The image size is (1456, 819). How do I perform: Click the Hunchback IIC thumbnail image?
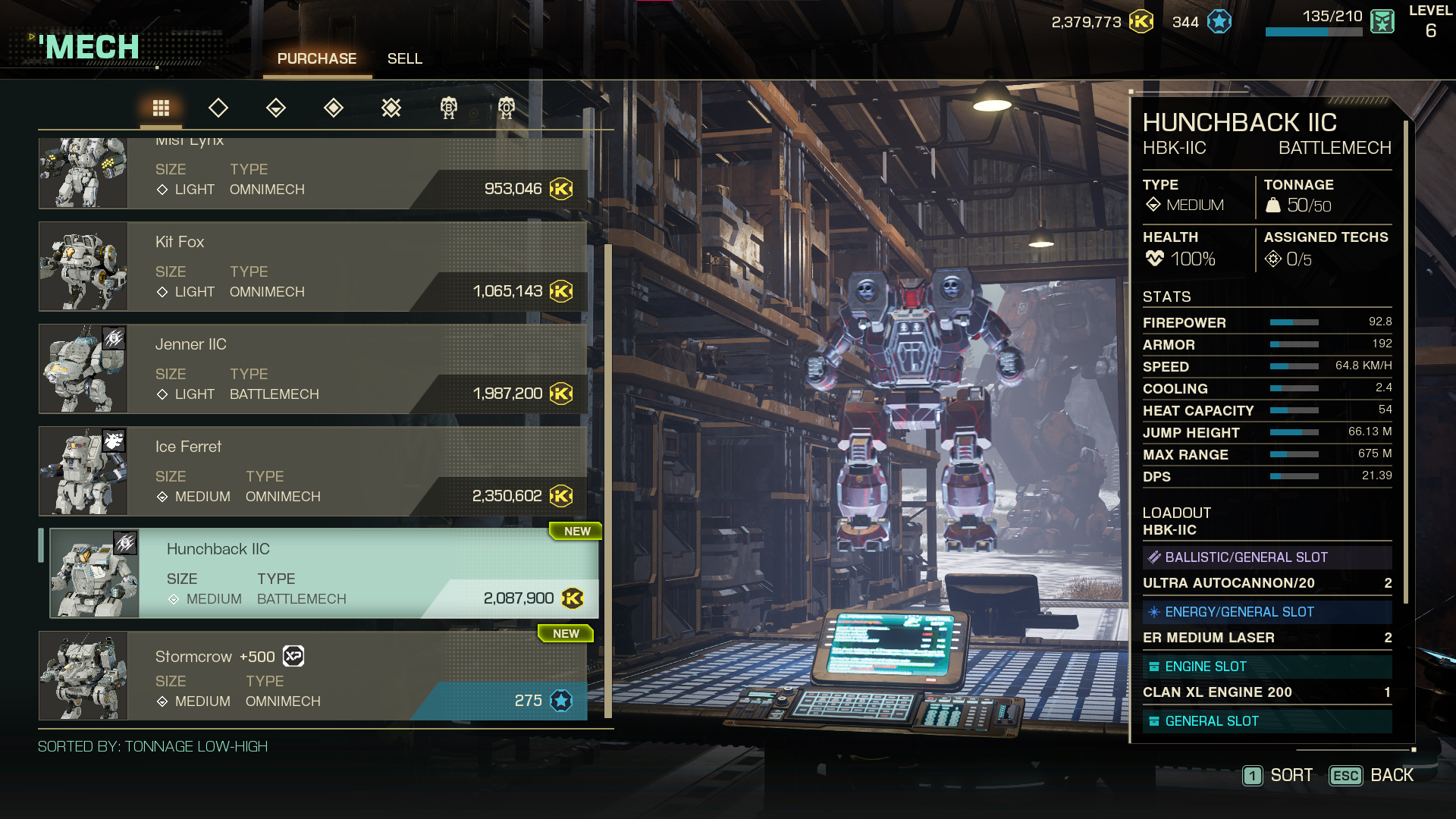95,573
